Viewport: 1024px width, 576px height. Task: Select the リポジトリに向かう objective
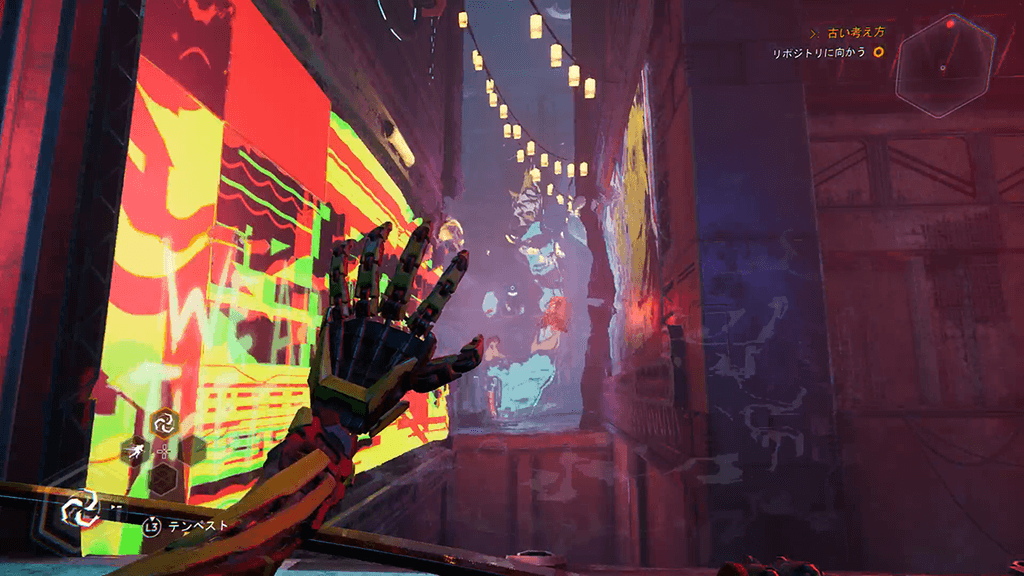coord(819,51)
